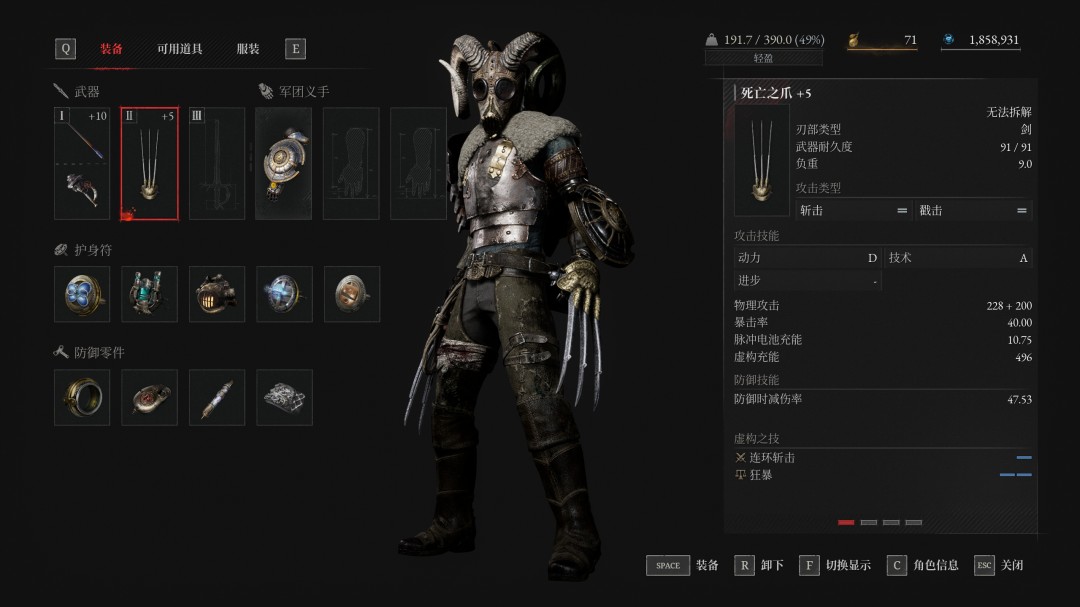Select the equipped shield Legion Arm slot
Screen dimensions: 1080x607
tap(283, 163)
